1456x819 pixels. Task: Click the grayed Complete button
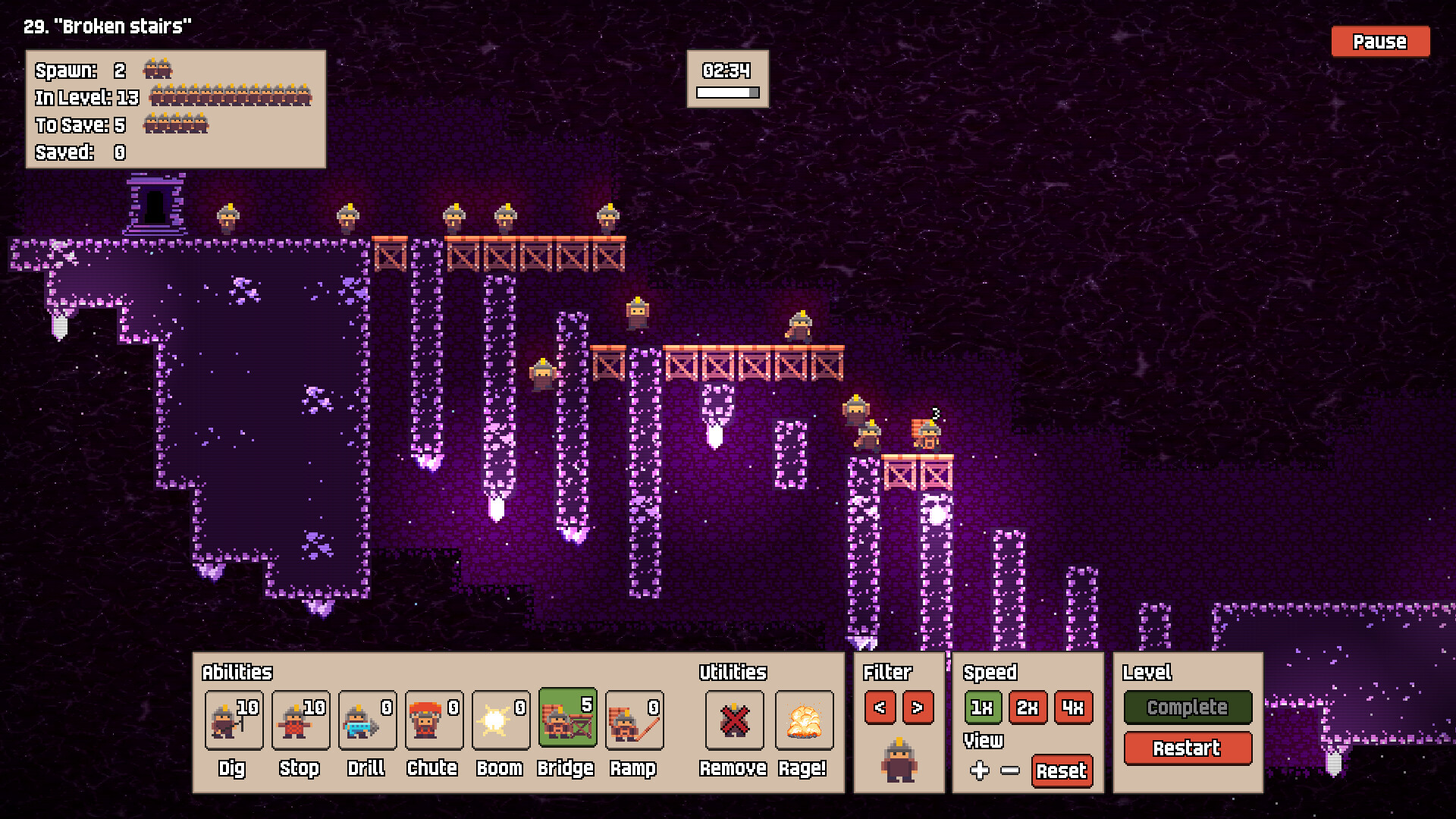(x=1187, y=708)
